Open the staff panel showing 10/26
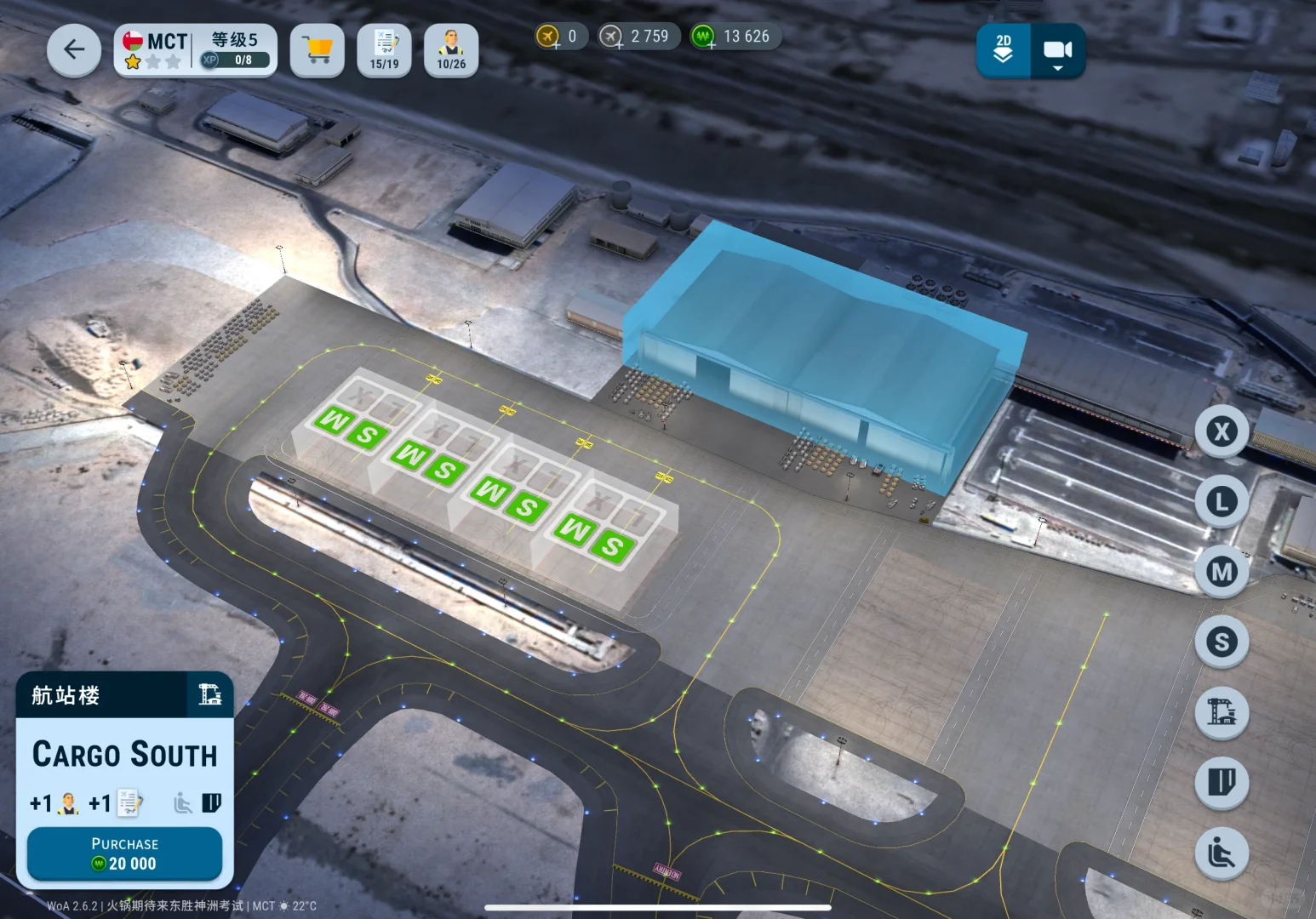 [x=451, y=50]
